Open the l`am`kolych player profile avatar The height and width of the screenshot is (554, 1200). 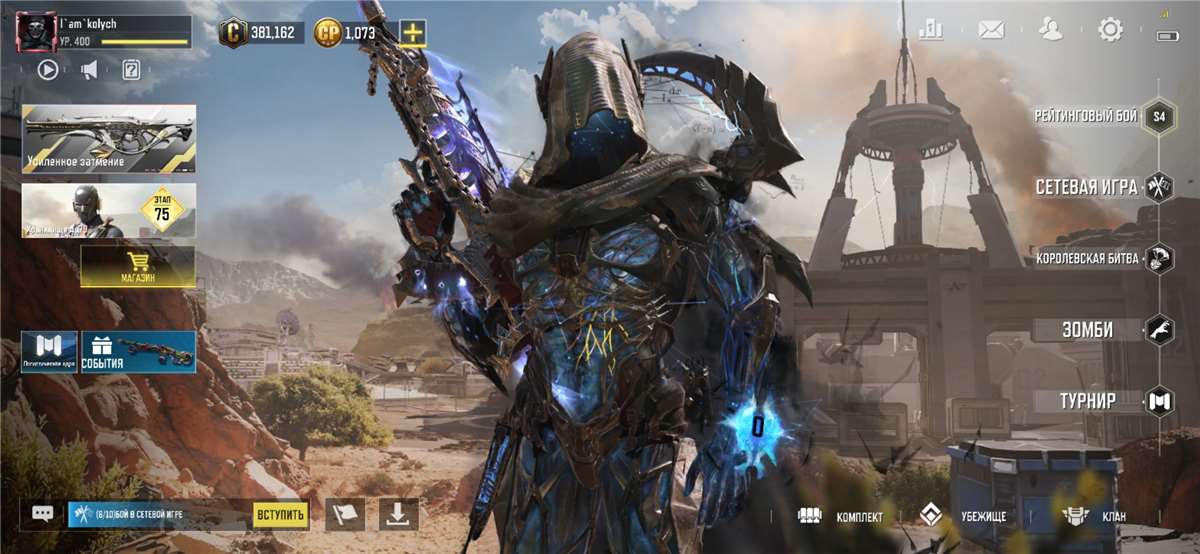(x=36, y=32)
